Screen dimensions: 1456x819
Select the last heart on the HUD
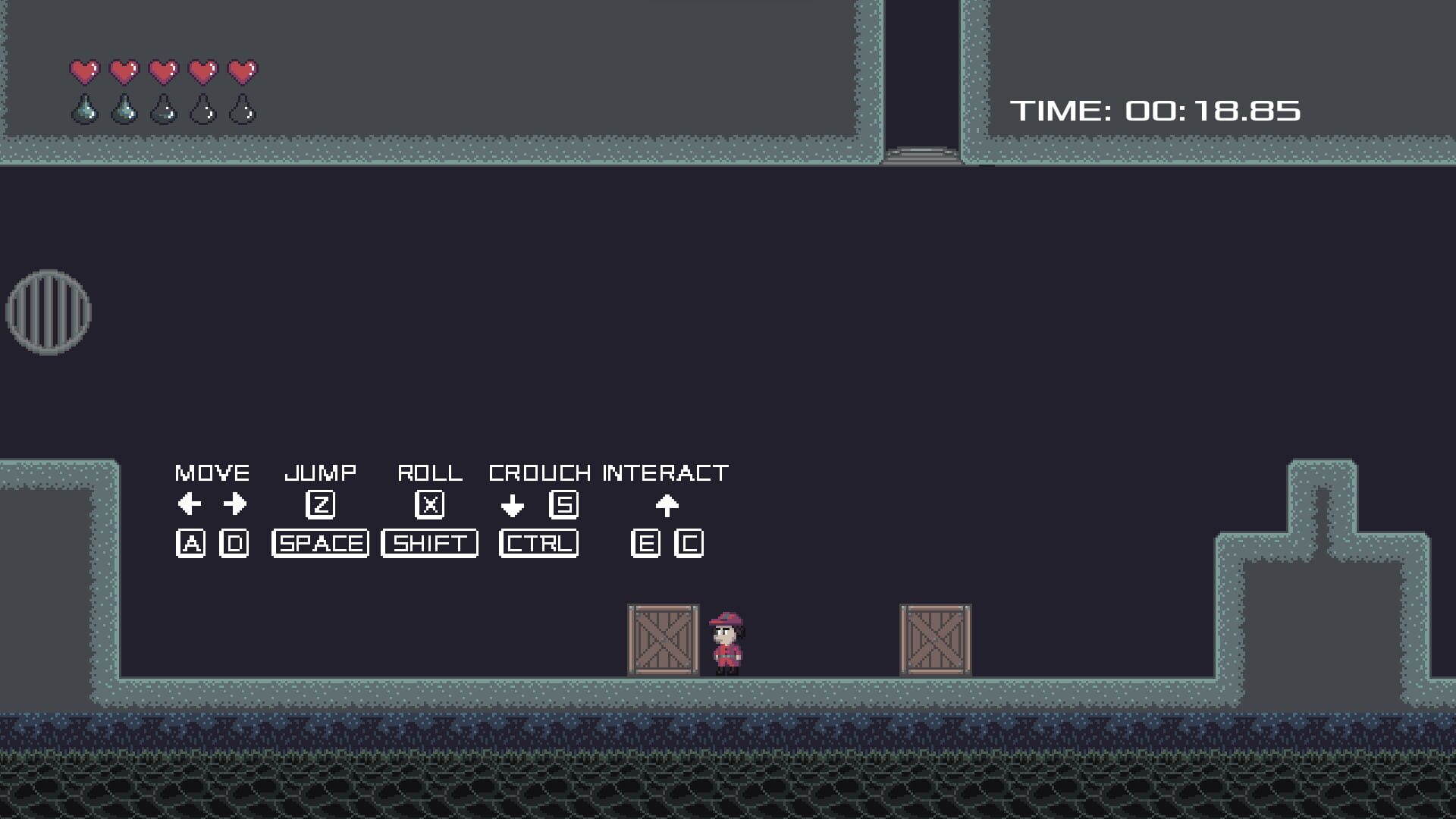point(241,71)
